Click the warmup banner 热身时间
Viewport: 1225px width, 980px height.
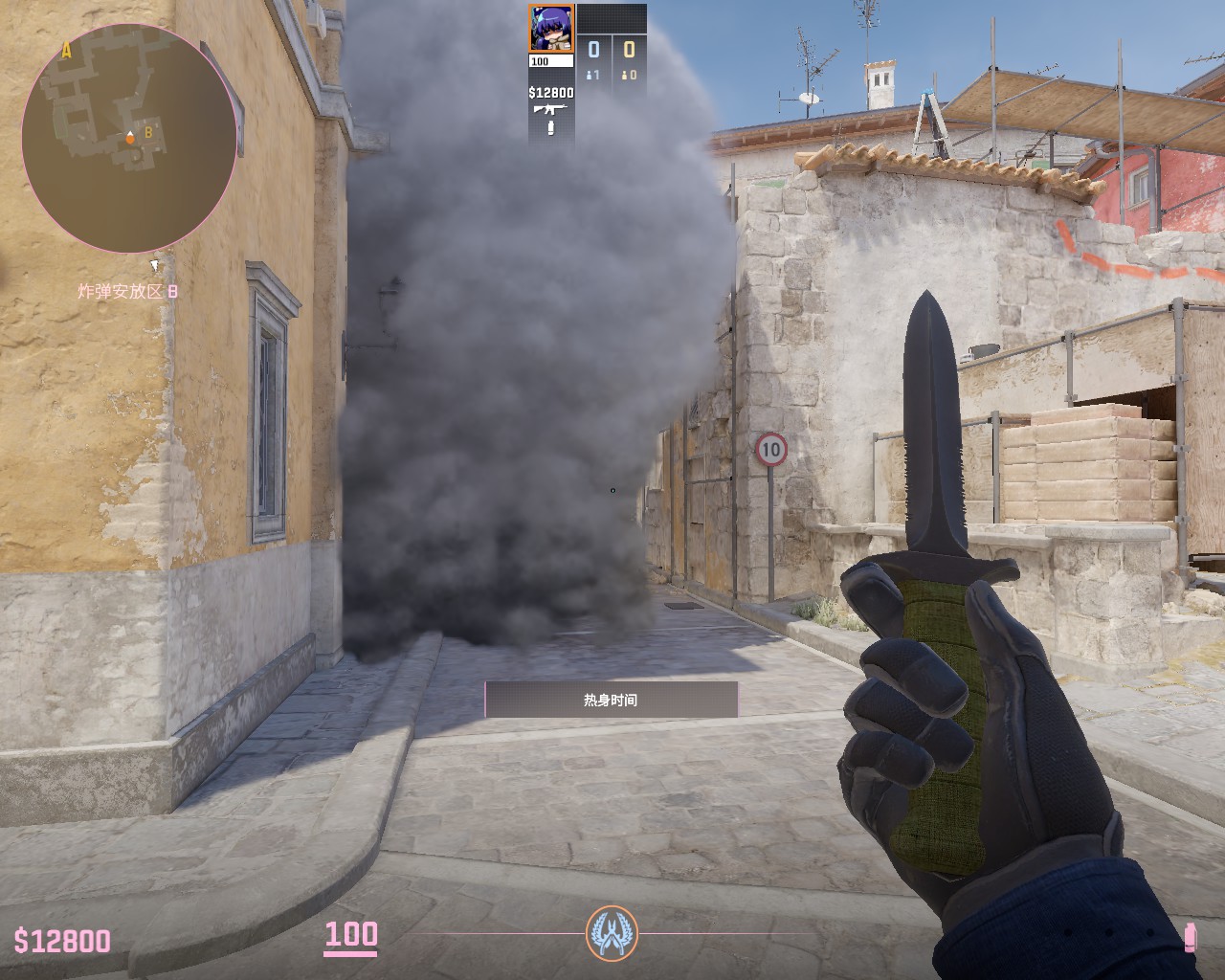coord(611,700)
